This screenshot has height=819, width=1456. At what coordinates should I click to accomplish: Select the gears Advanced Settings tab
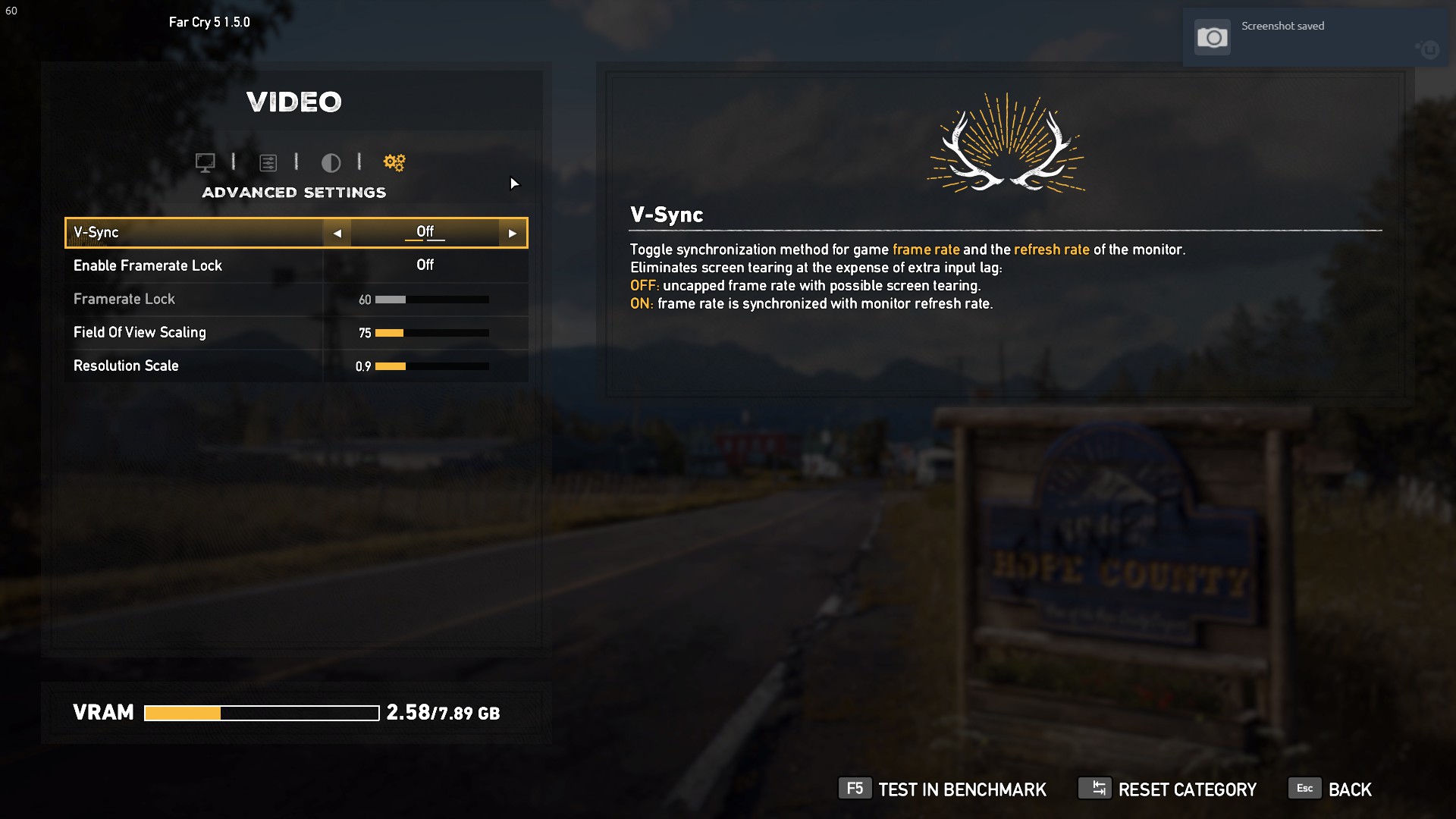click(x=394, y=162)
